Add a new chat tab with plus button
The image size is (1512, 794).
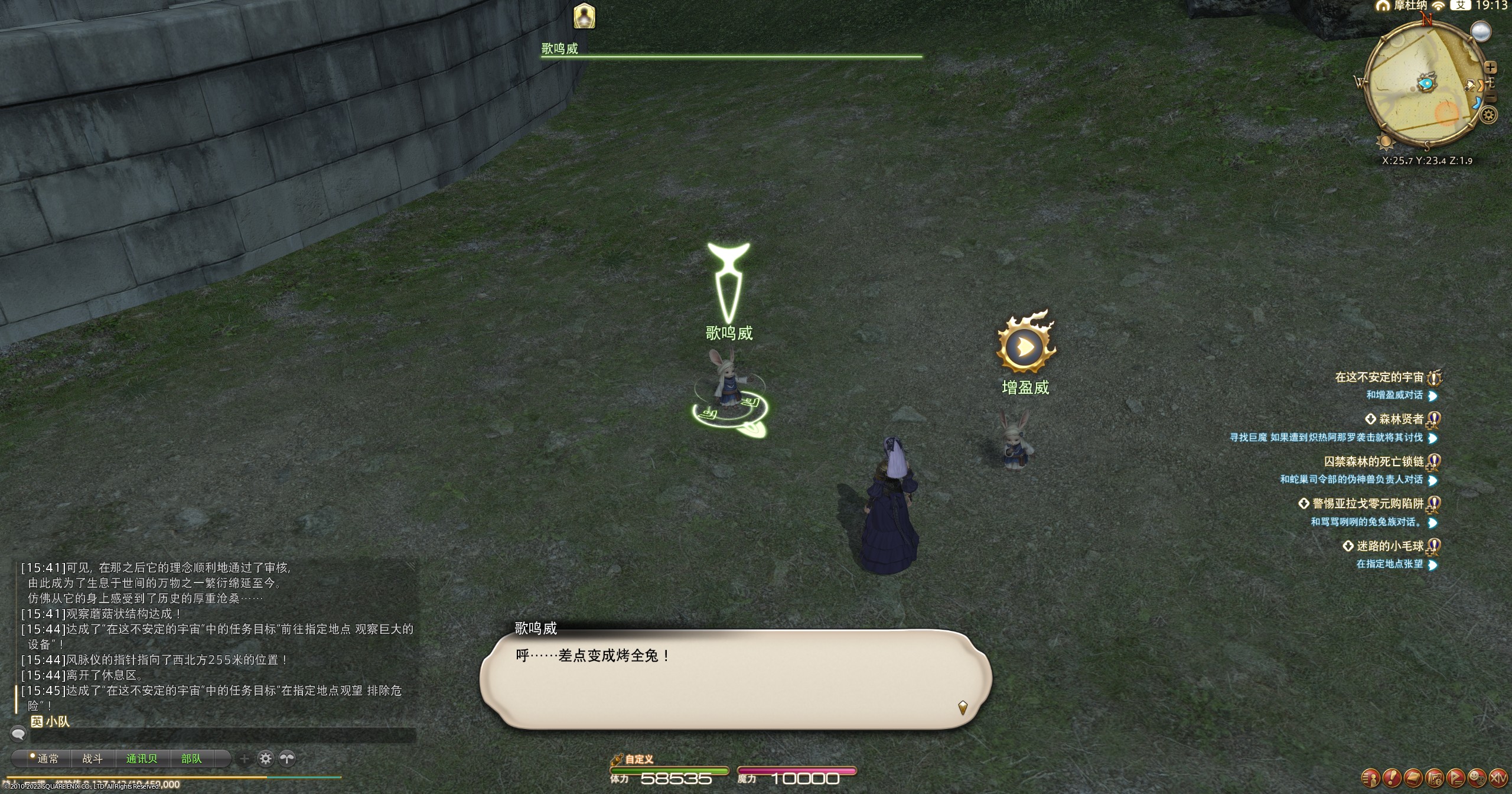[x=244, y=759]
